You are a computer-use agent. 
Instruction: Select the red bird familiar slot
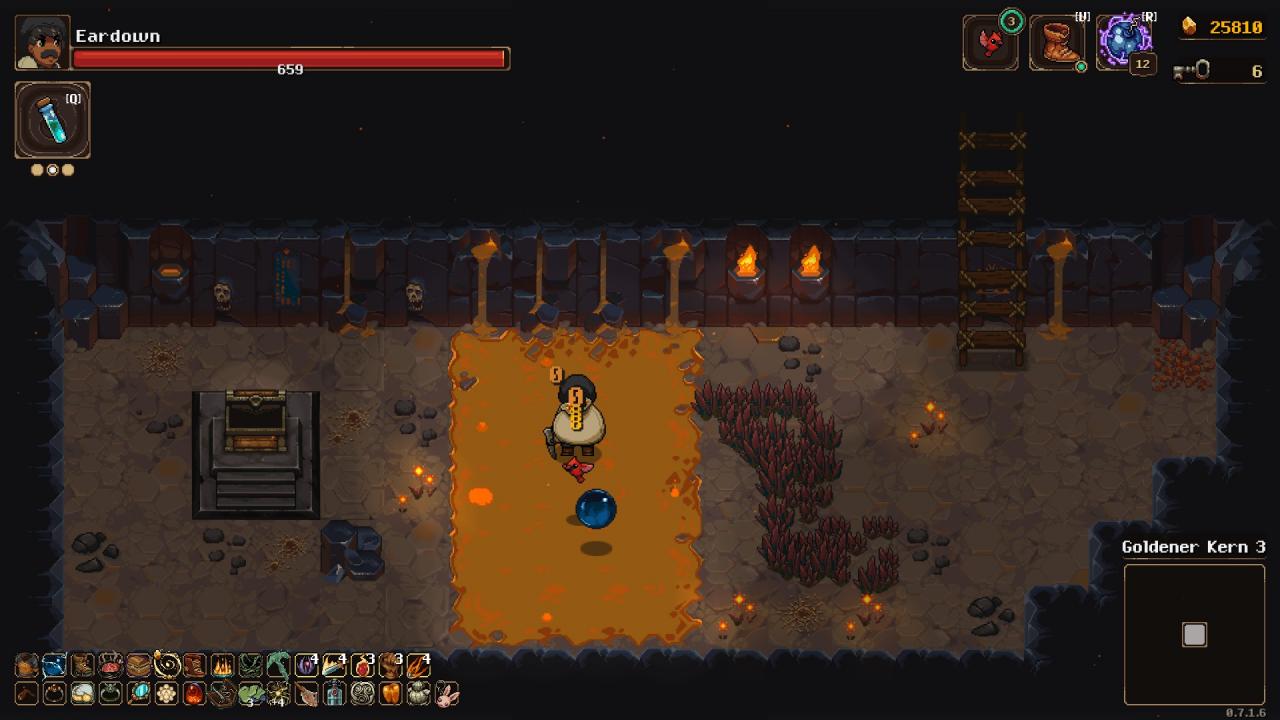990,43
